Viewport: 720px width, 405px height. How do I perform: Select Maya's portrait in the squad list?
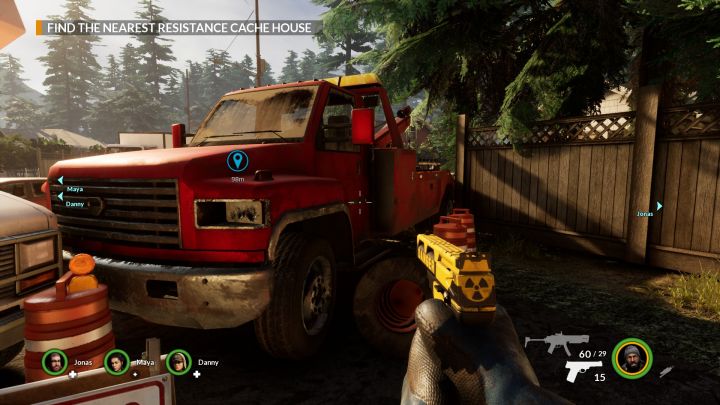[116, 362]
